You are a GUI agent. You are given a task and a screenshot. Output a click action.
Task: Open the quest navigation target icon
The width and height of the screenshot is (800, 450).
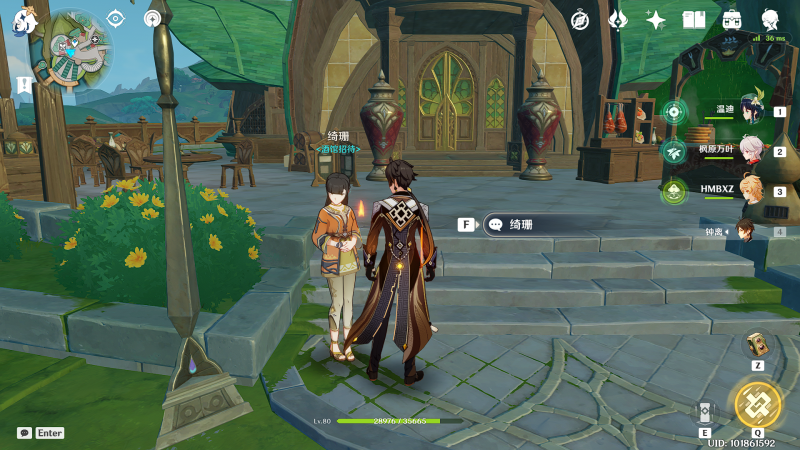tap(116, 18)
